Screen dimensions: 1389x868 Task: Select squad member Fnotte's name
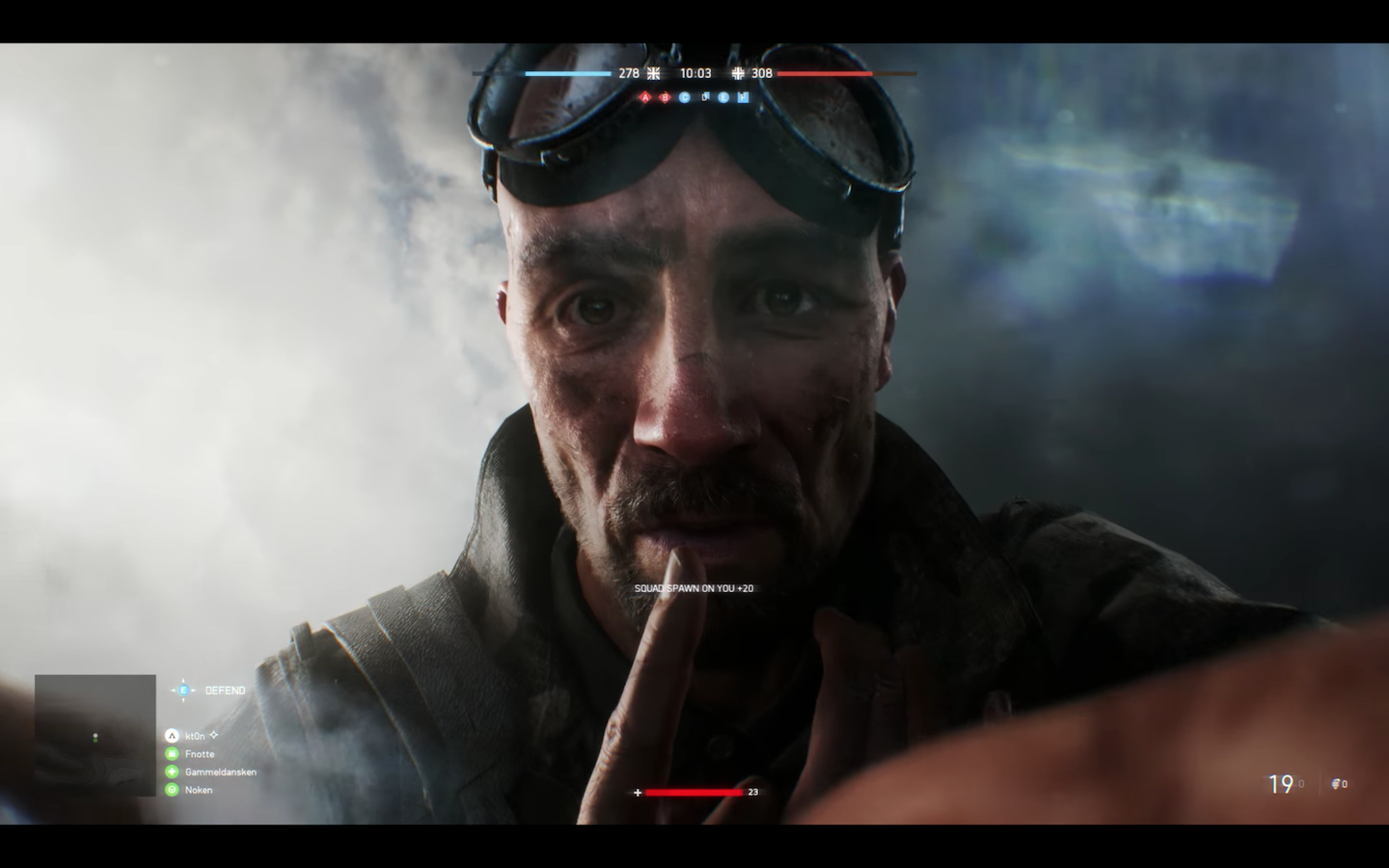pos(200,754)
